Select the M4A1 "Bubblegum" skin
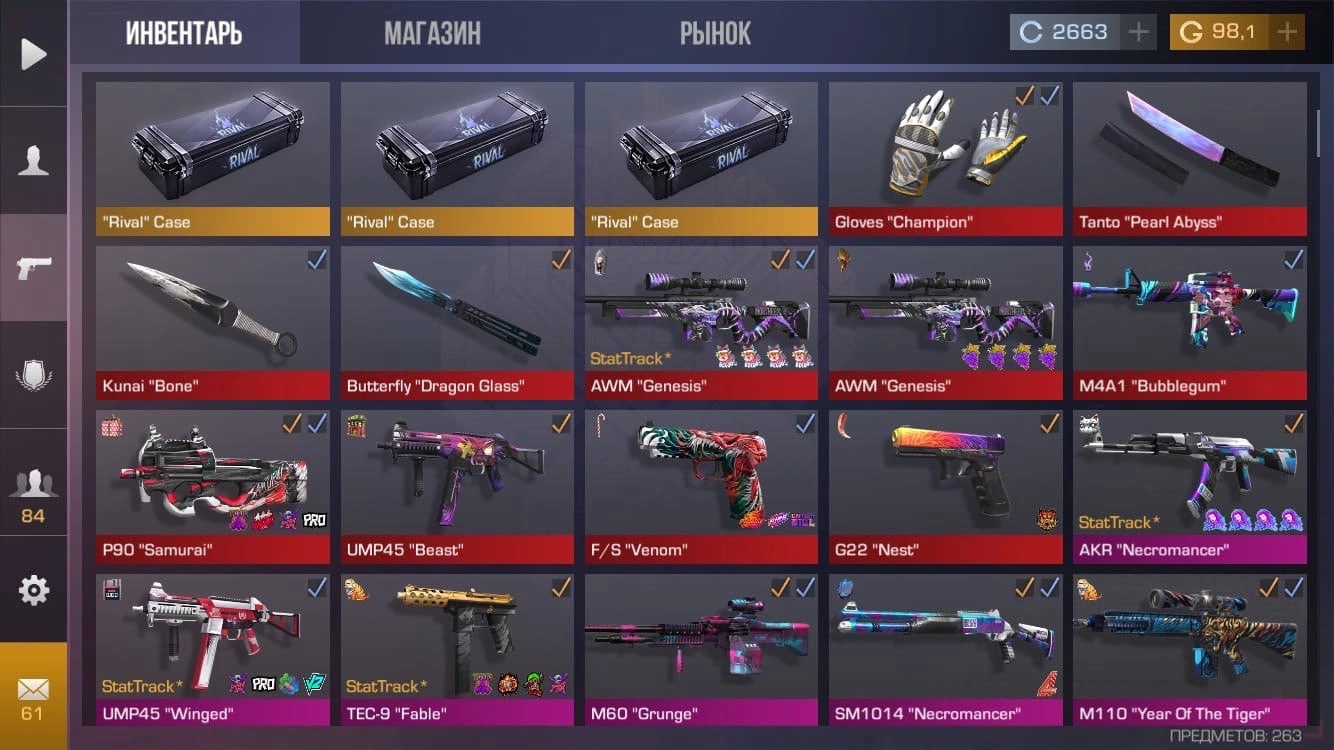This screenshot has width=1334, height=750. pos(1189,322)
